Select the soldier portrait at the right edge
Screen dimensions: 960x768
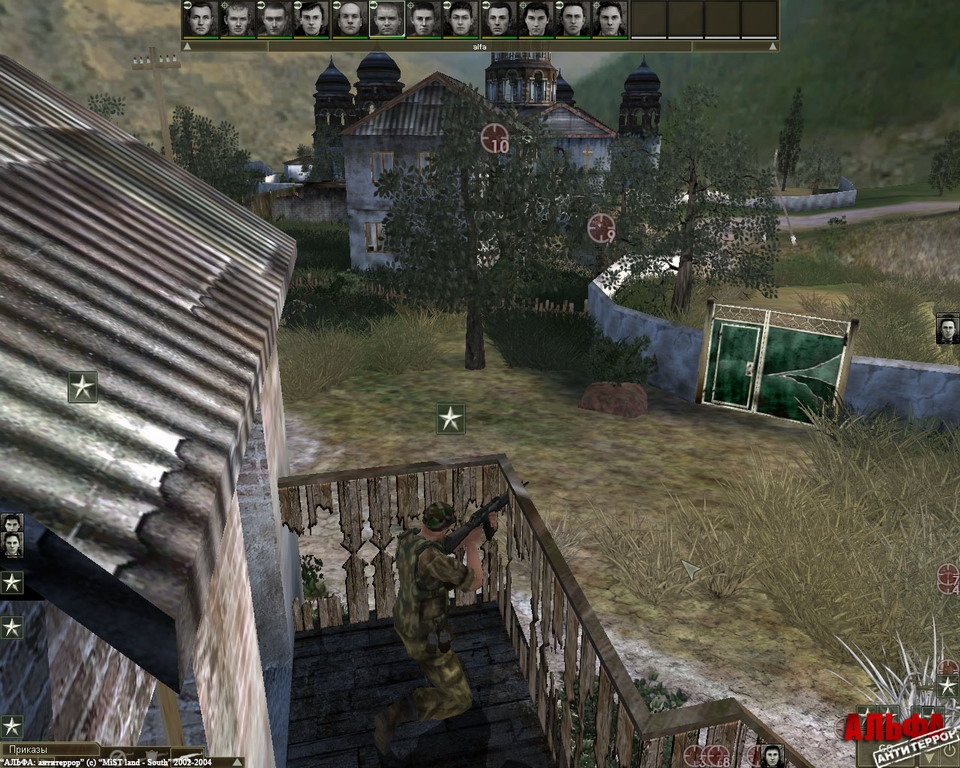947,328
